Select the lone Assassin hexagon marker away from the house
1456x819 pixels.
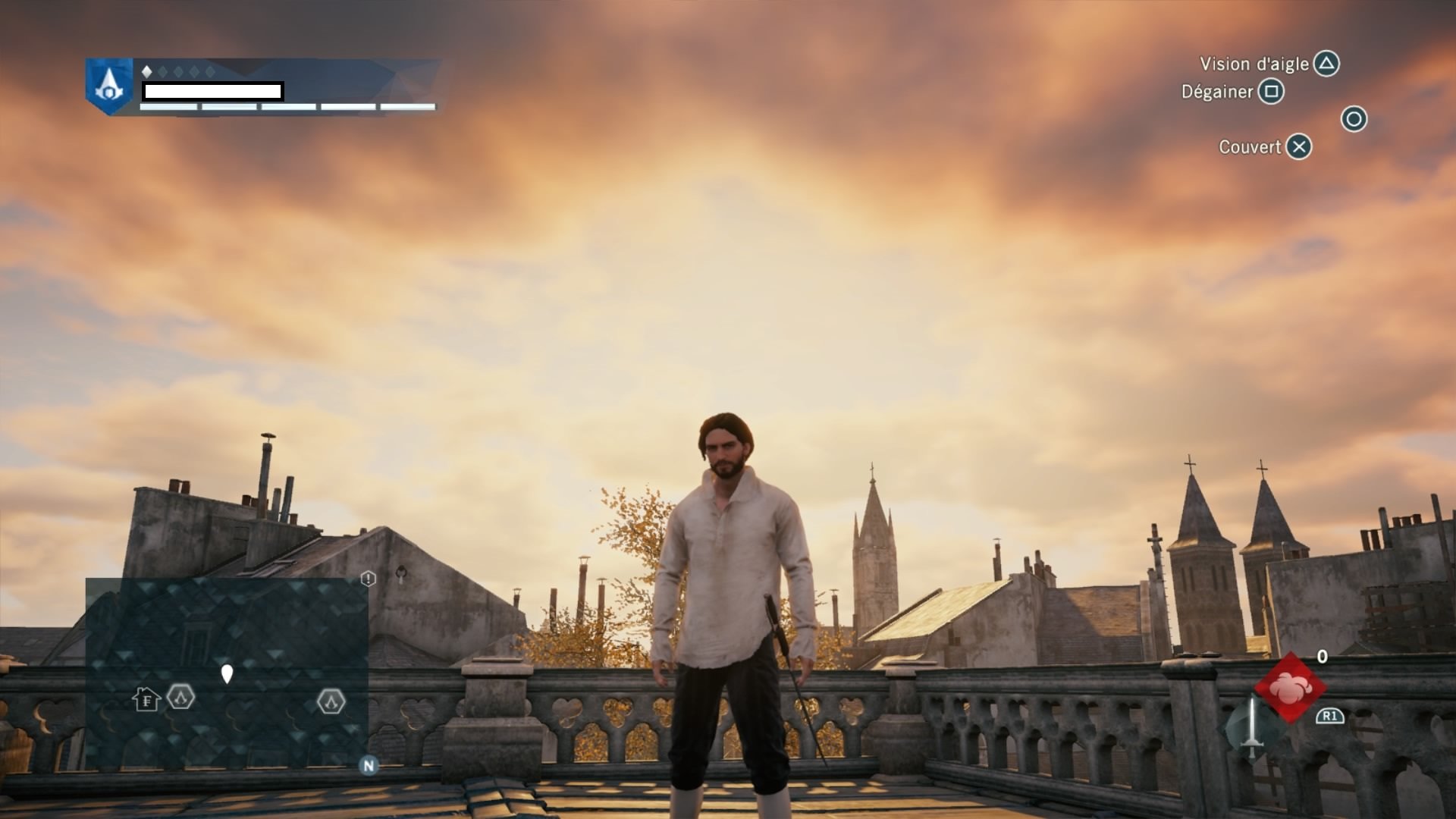331,701
